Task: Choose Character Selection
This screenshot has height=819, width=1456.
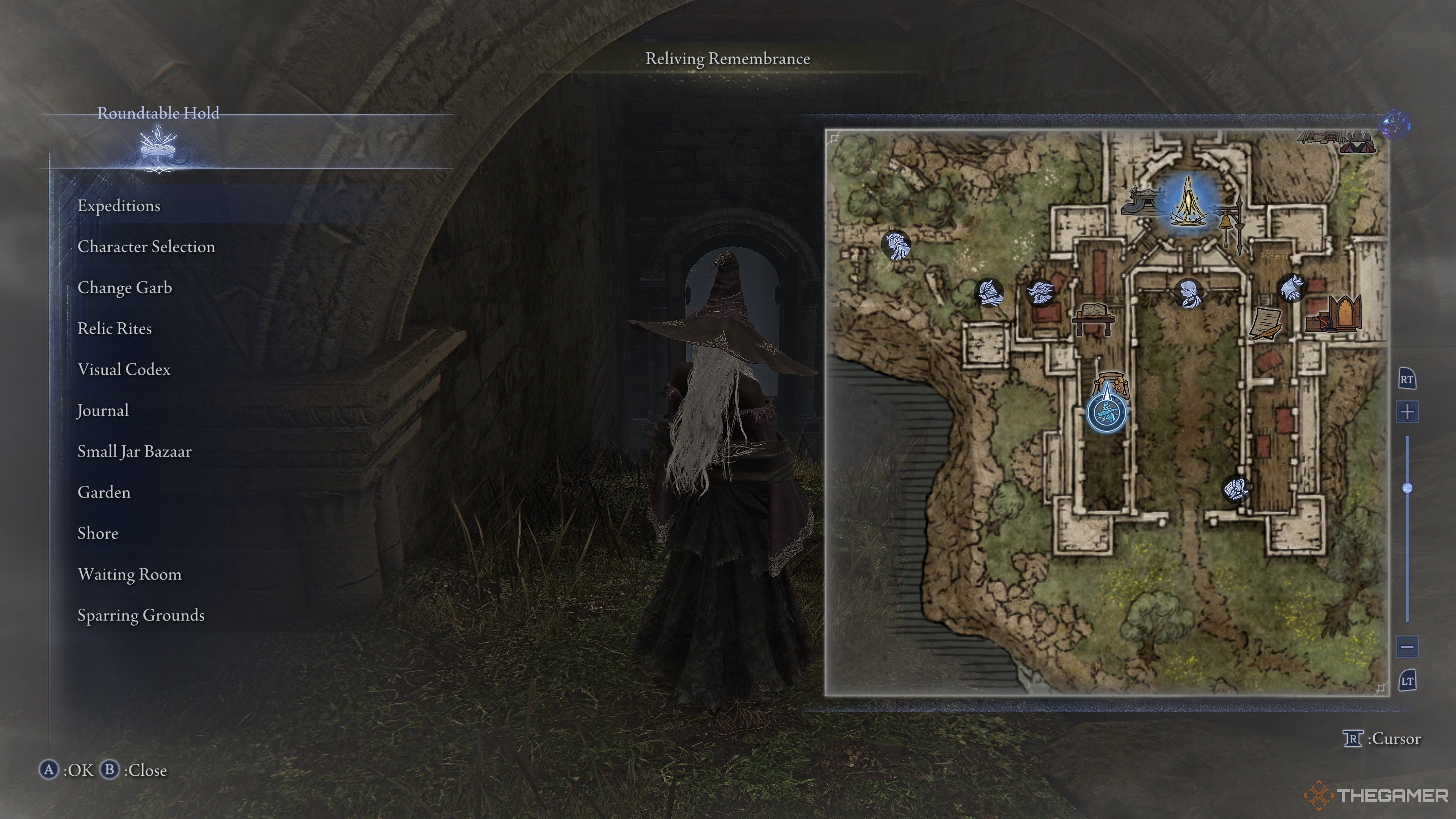Action: point(146,246)
